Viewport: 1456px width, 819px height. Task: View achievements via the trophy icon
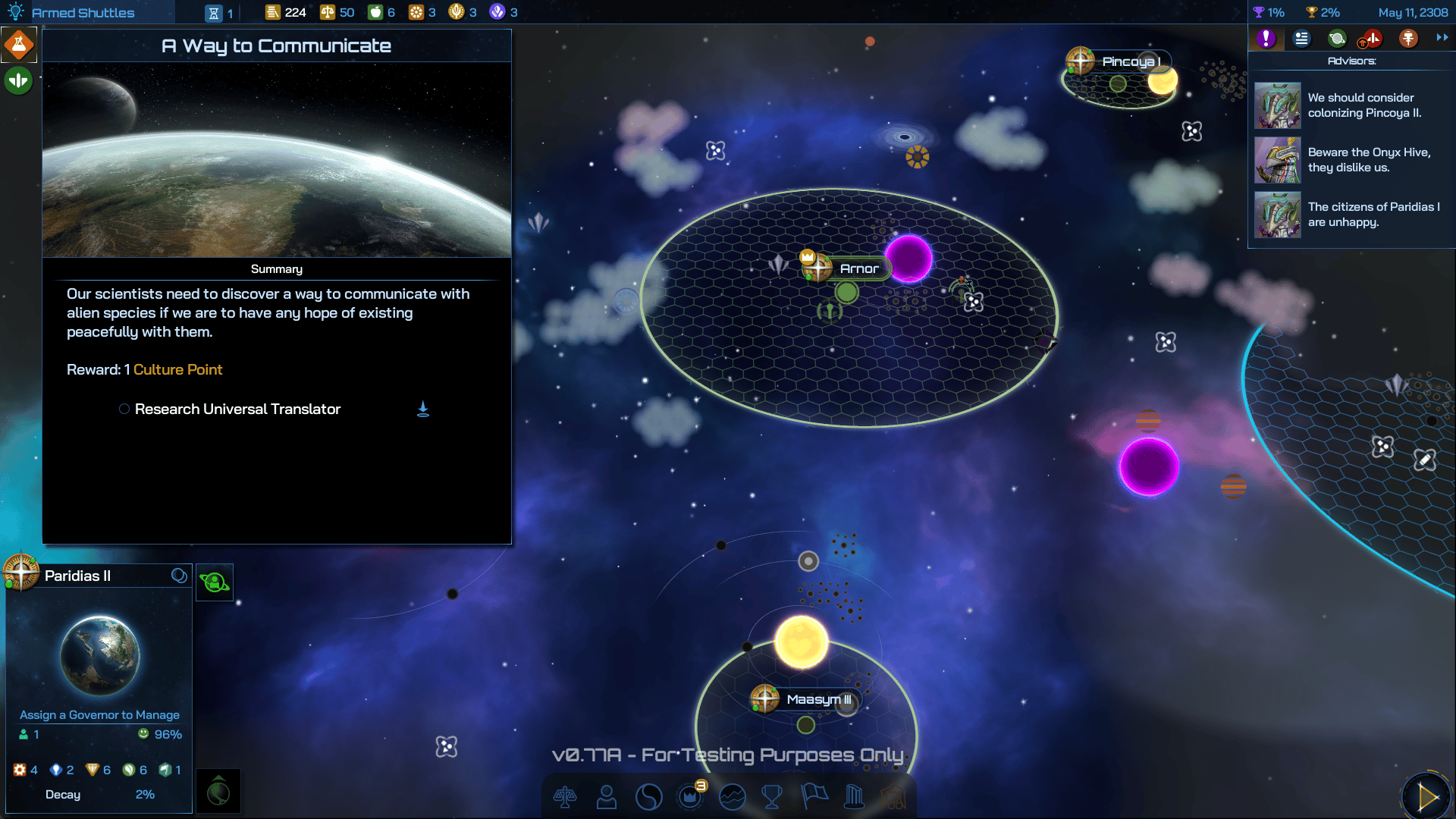(773, 797)
